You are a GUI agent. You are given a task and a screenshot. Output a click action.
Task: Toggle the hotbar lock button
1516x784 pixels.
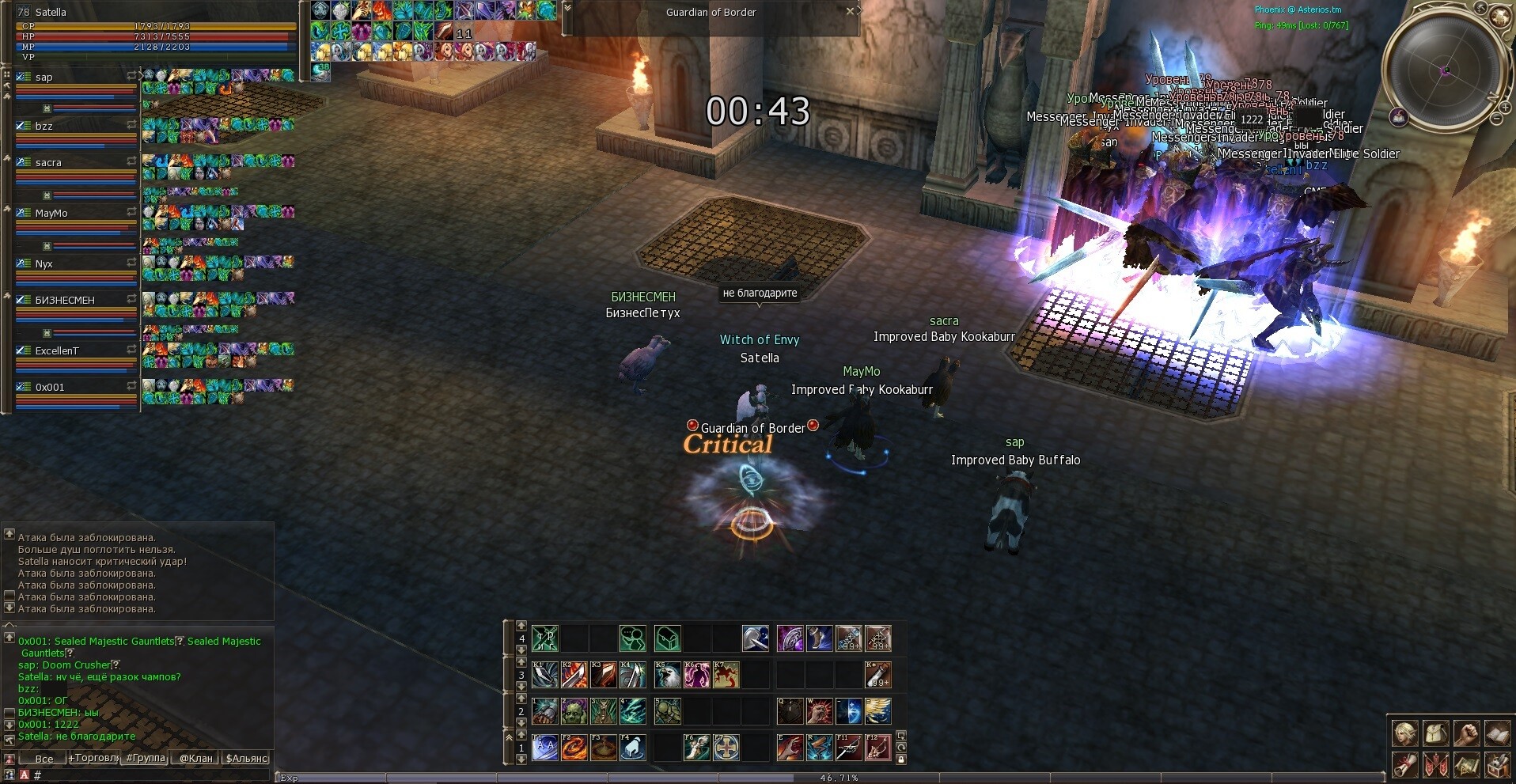click(x=901, y=759)
